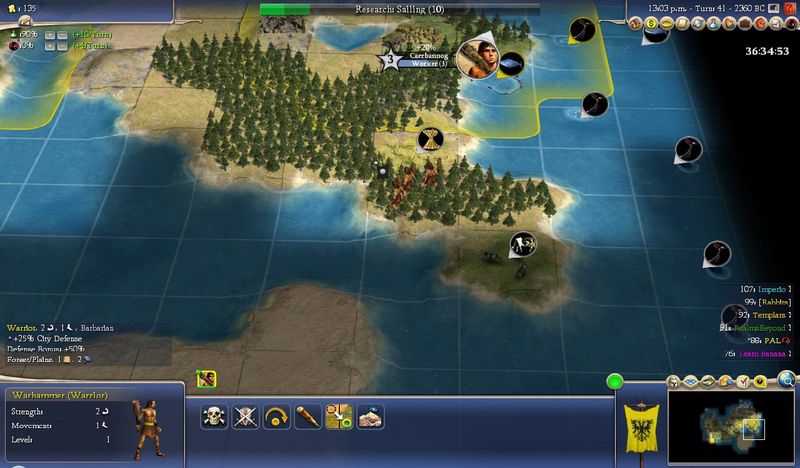
Task: Select the crossed-swords skip turn action
Action: 245,417
